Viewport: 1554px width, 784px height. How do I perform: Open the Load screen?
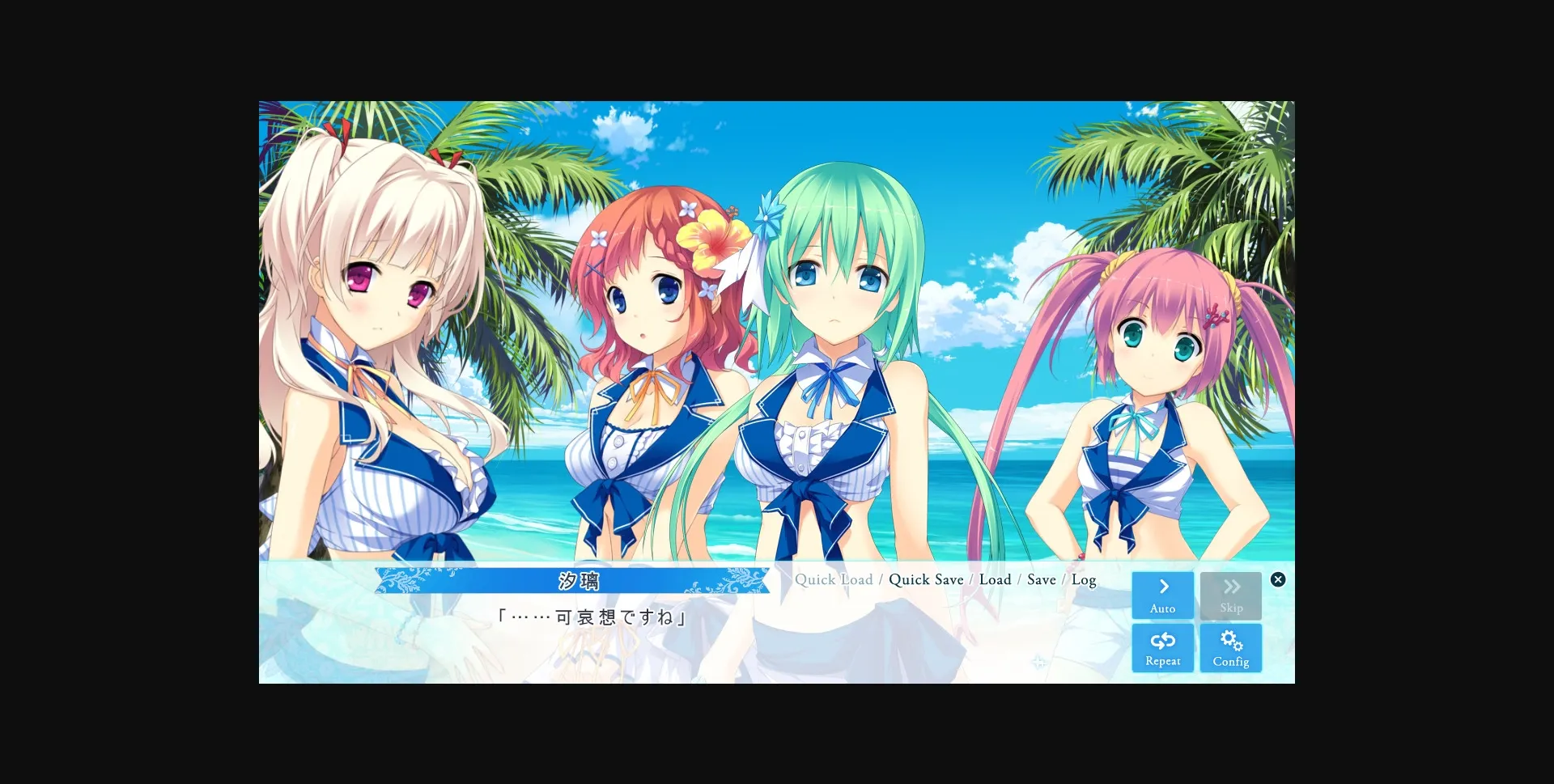(995, 579)
